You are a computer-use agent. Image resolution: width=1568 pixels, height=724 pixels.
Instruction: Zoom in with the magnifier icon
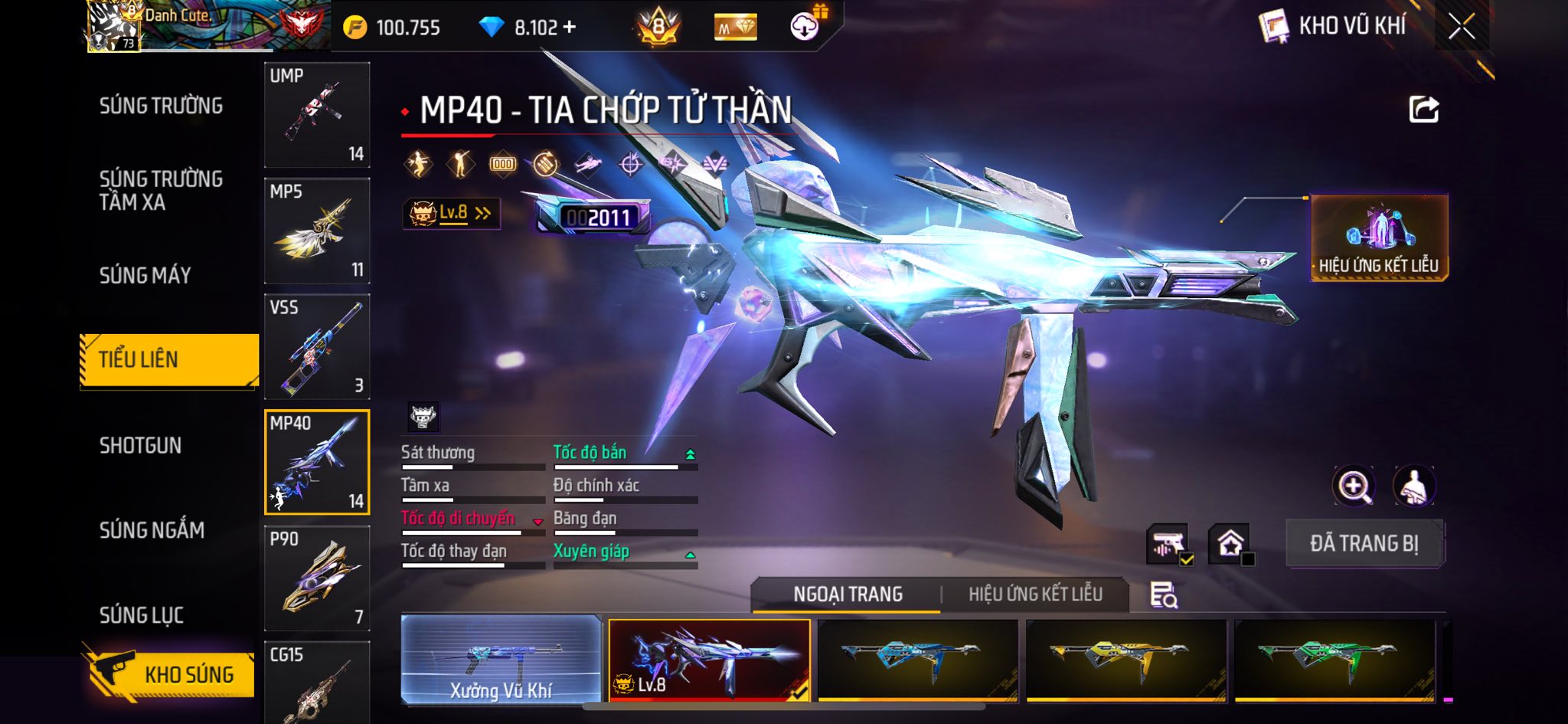pos(1354,486)
